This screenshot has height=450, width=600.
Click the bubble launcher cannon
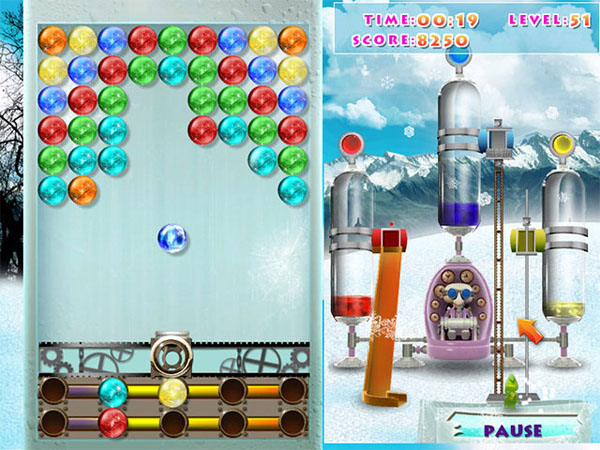(172, 354)
